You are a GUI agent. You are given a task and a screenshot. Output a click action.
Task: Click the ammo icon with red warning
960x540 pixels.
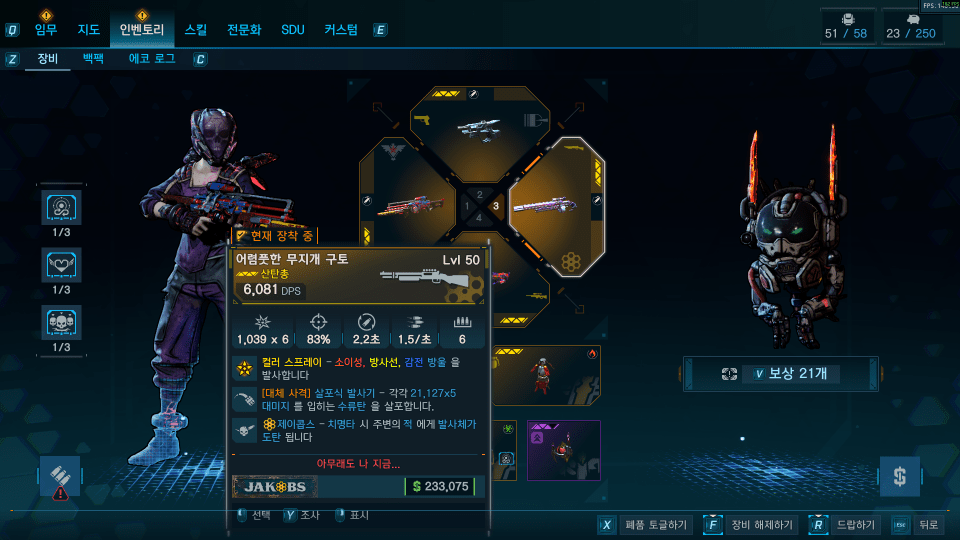(x=61, y=477)
